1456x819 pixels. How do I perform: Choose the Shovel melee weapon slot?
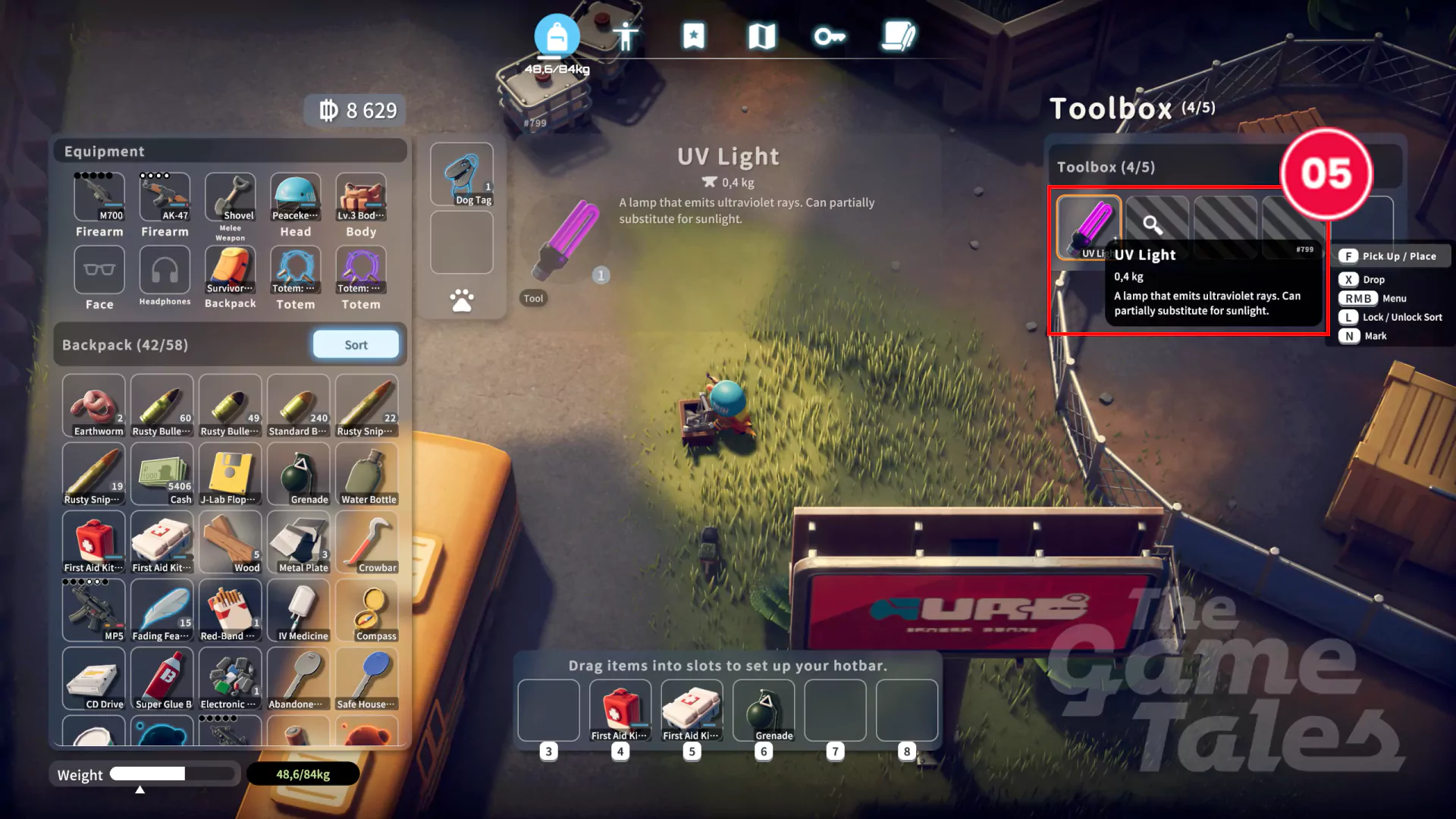(231, 197)
